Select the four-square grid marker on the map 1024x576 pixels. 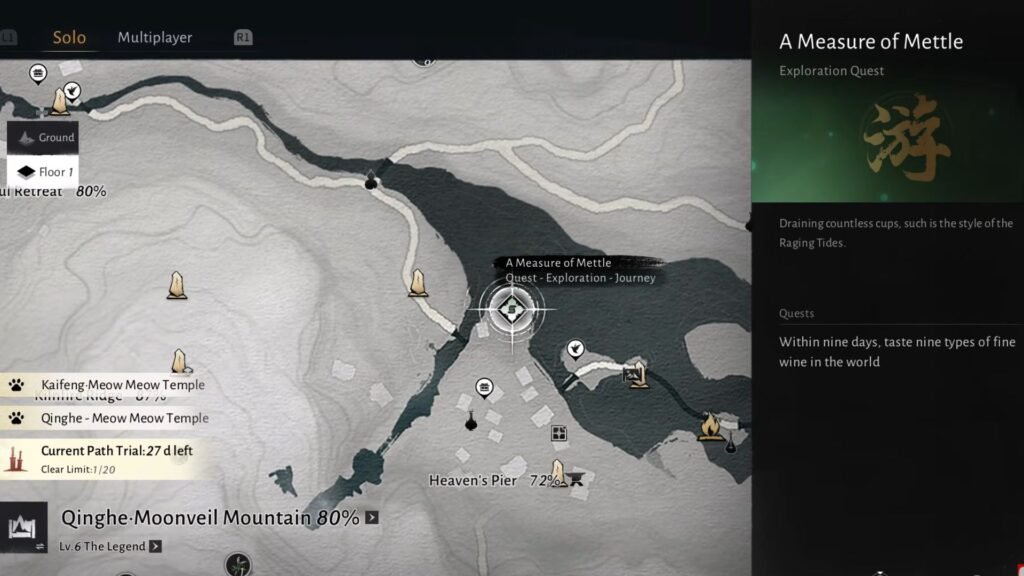click(559, 434)
